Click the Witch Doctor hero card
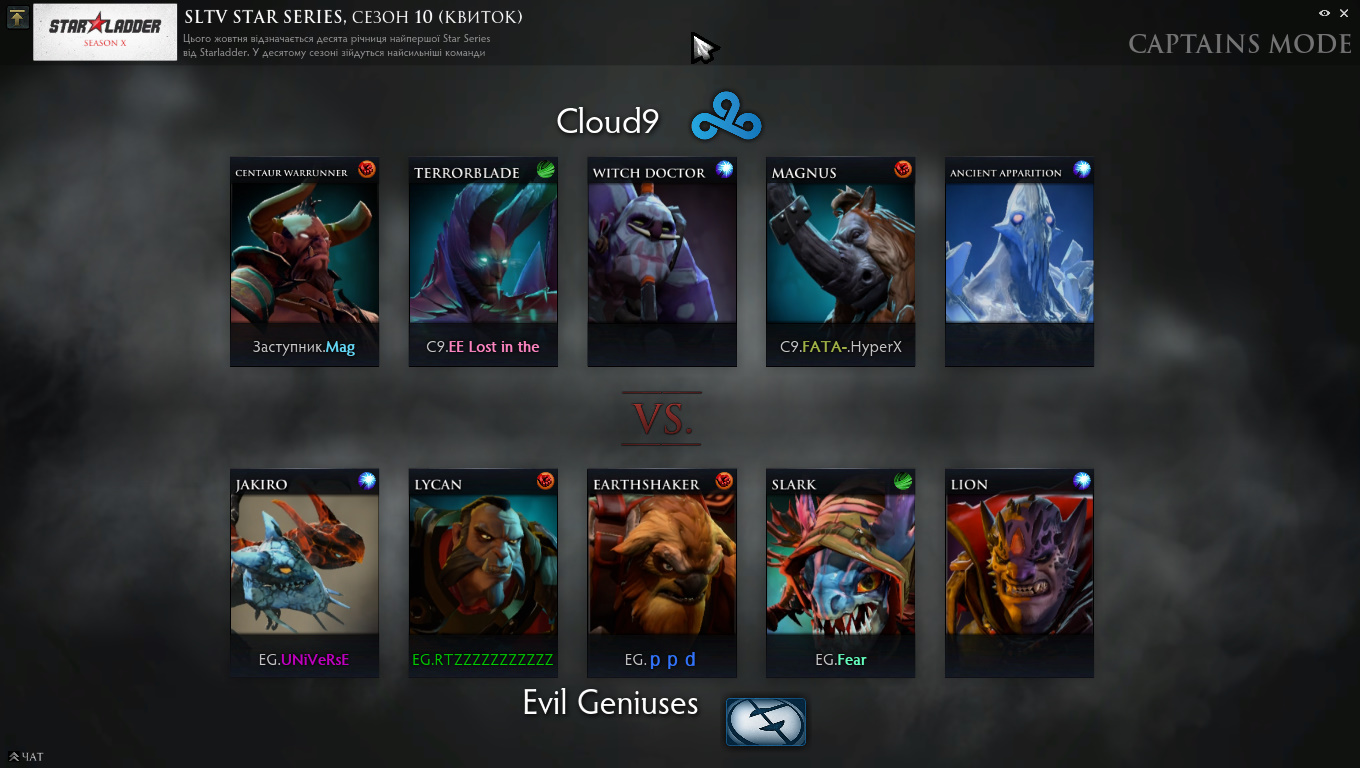Image resolution: width=1360 pixels, height=768 pixels. click(662, 262)
